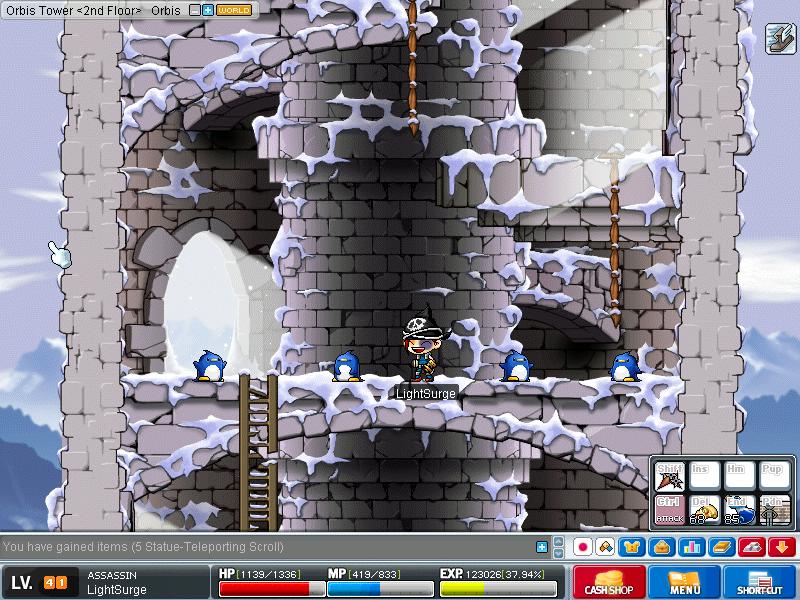Use the blue potion in End slot

click(x=739, y=510)
